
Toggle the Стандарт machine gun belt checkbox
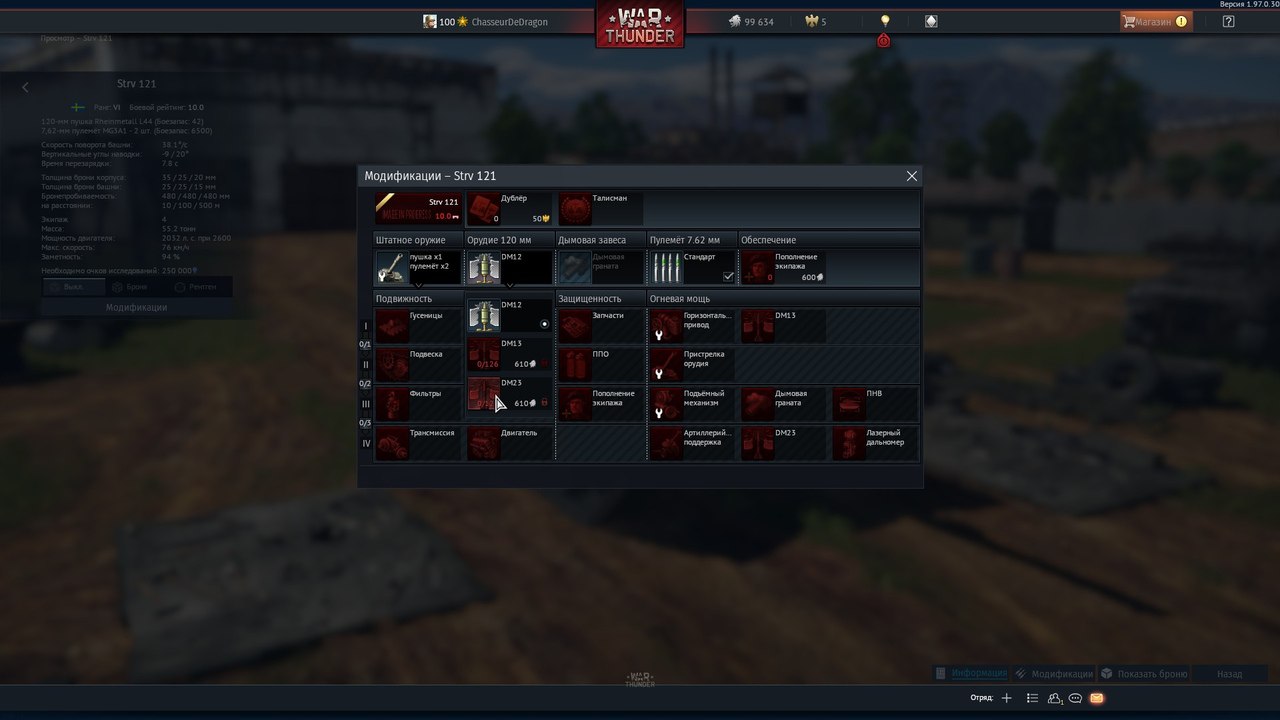(x=728, y=276)
